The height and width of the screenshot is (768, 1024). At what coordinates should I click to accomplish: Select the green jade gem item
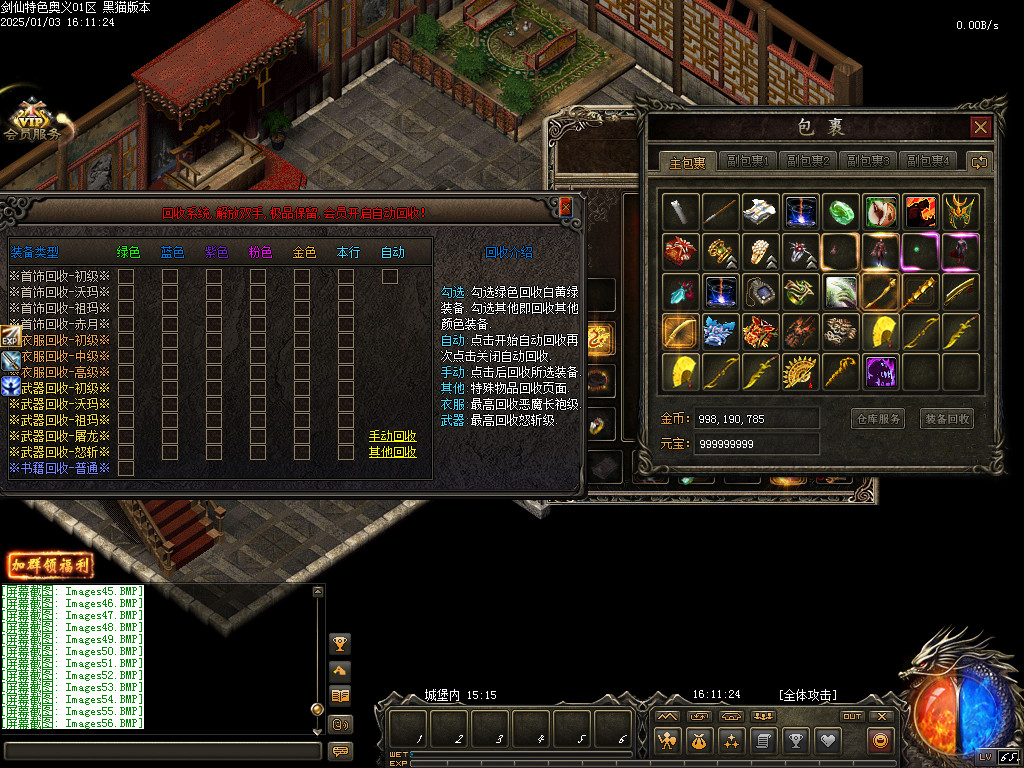pos(842,211)
